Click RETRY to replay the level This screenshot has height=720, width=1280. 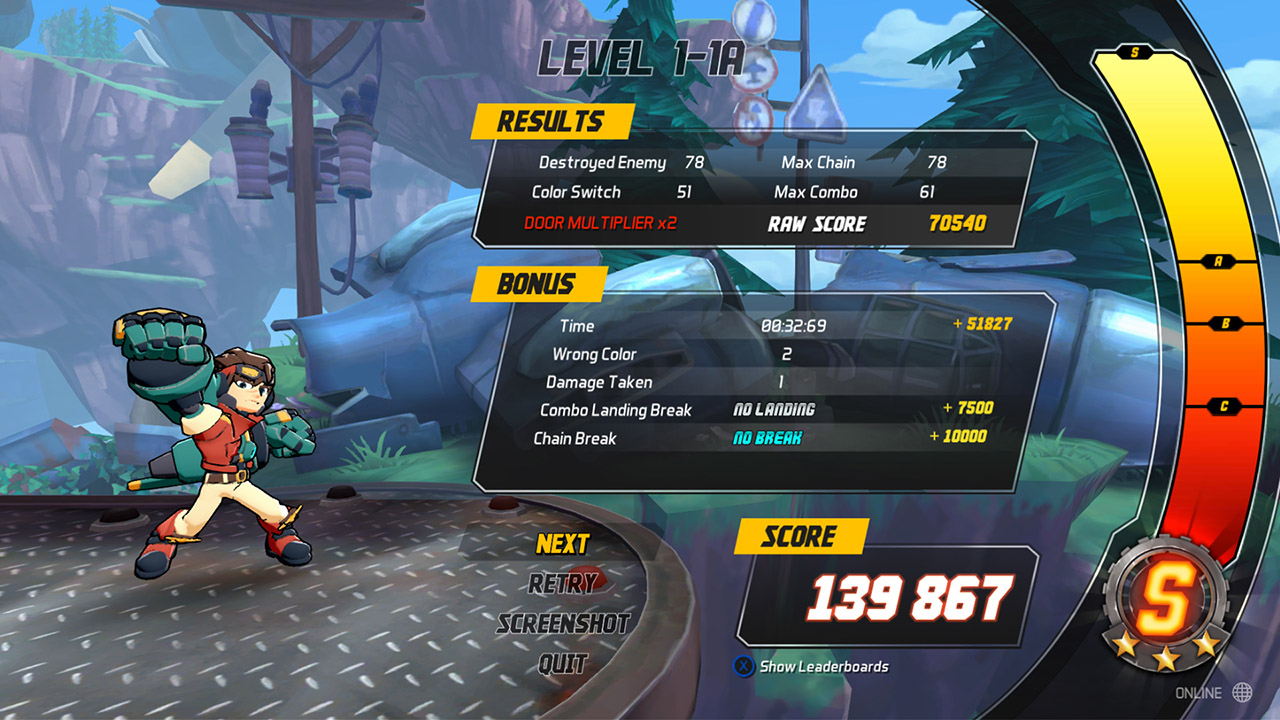pos(563,583)
